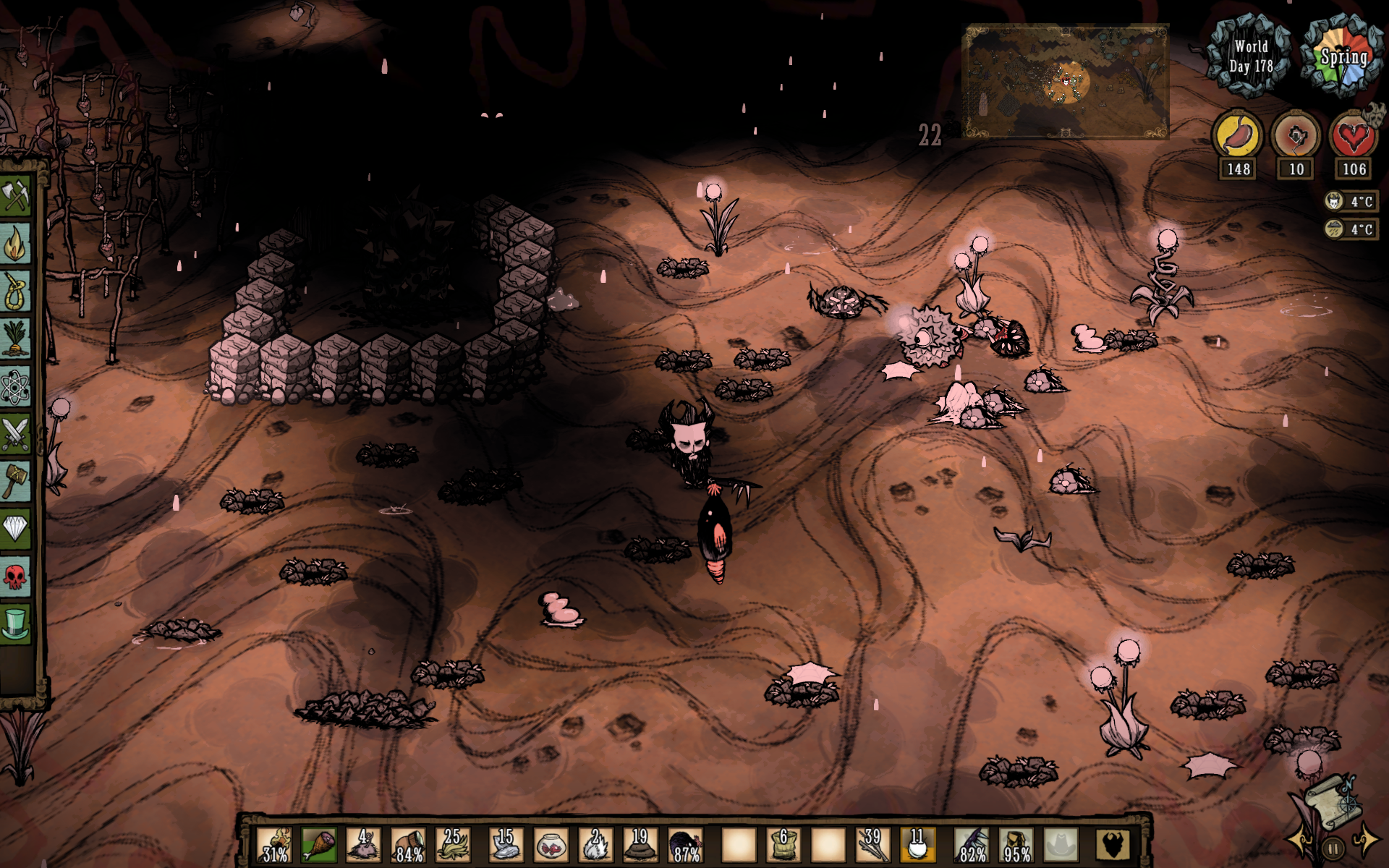The height and width of the screenshot is (868, 1389).
Task: Open the green top hat Dress tab
Action: [x=16, y=624]
